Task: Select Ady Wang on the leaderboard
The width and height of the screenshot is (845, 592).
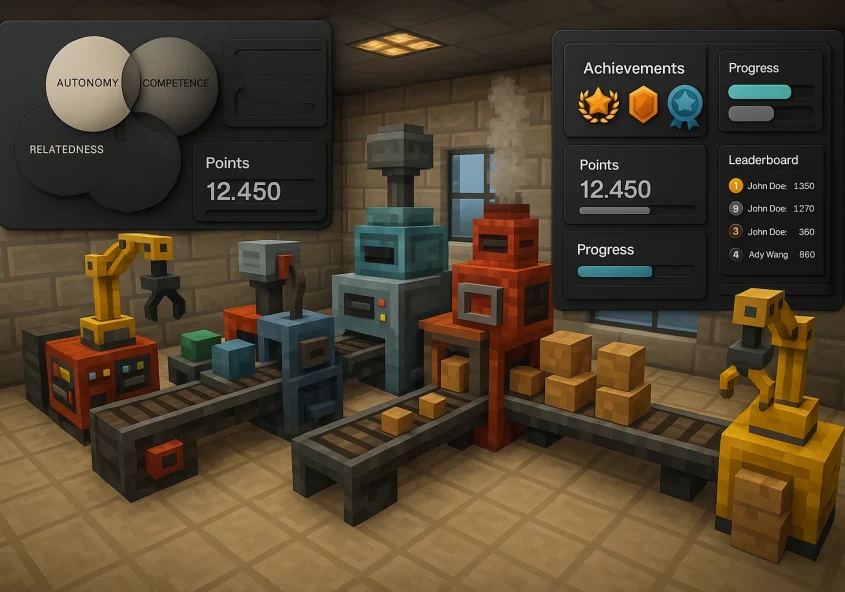Action: (x=772, y=255)
